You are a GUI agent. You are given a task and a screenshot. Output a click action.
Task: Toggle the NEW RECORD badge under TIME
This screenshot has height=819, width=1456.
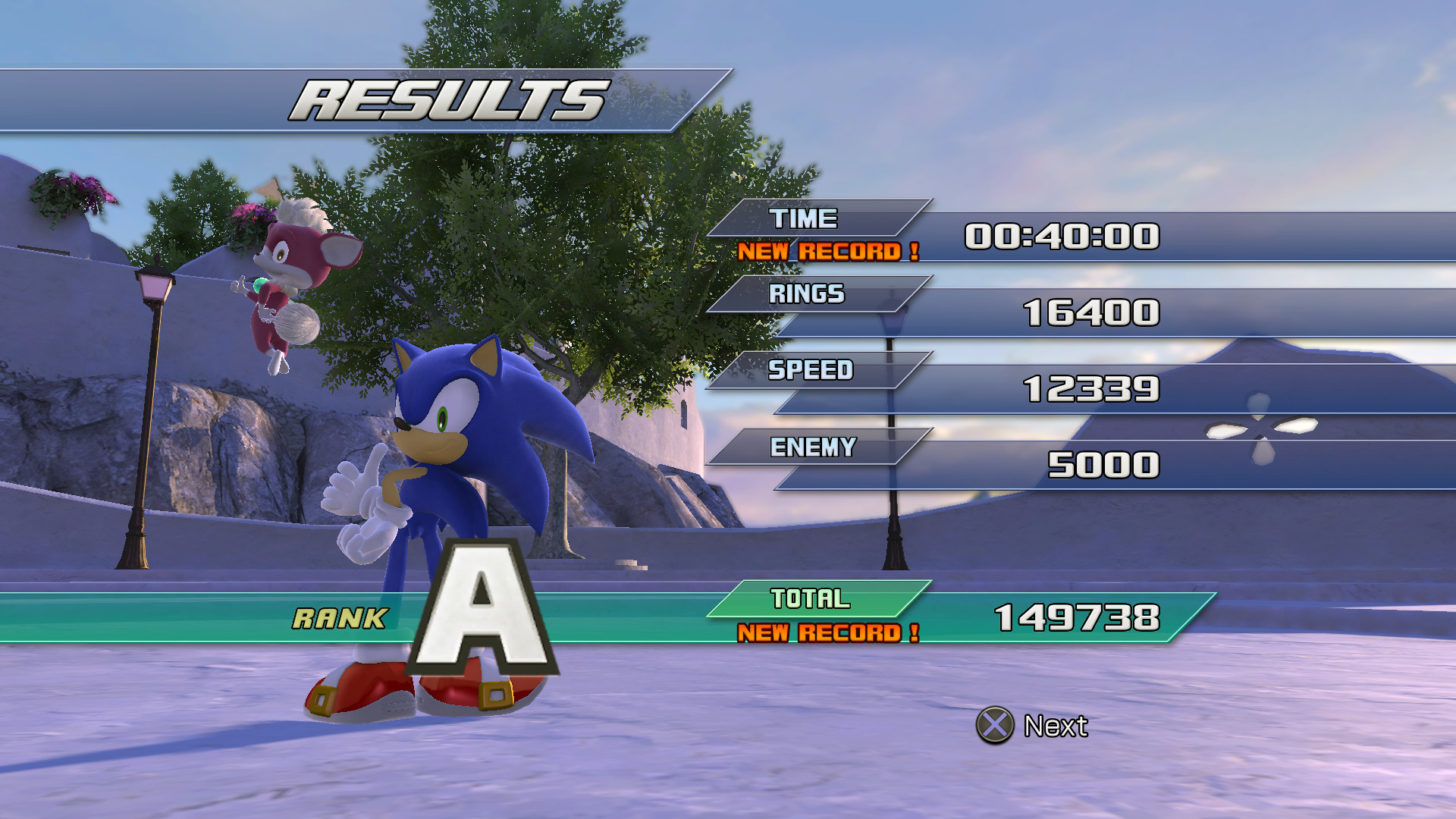pos(830,251)
